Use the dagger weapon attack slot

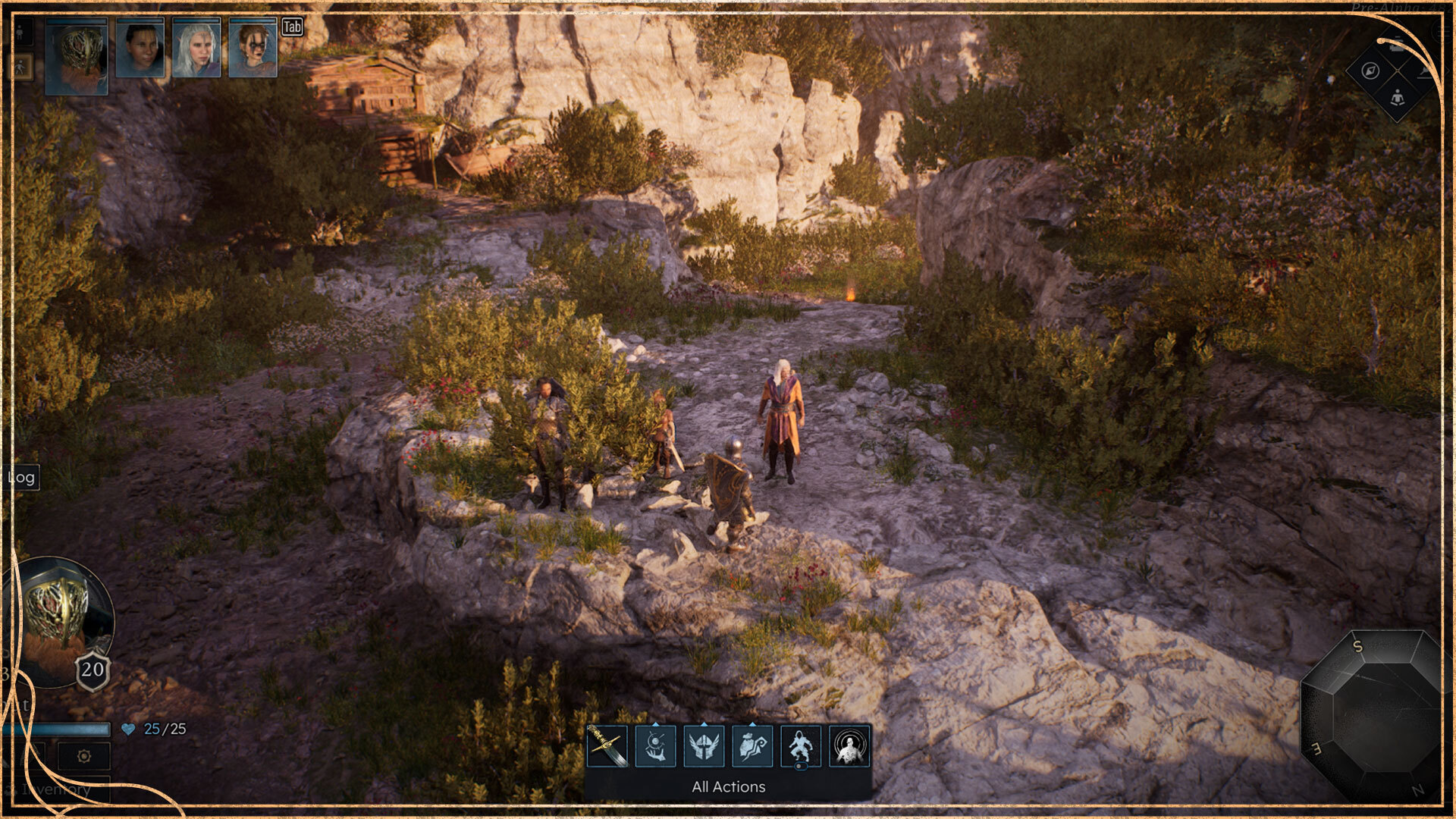(x=607, y=746)
